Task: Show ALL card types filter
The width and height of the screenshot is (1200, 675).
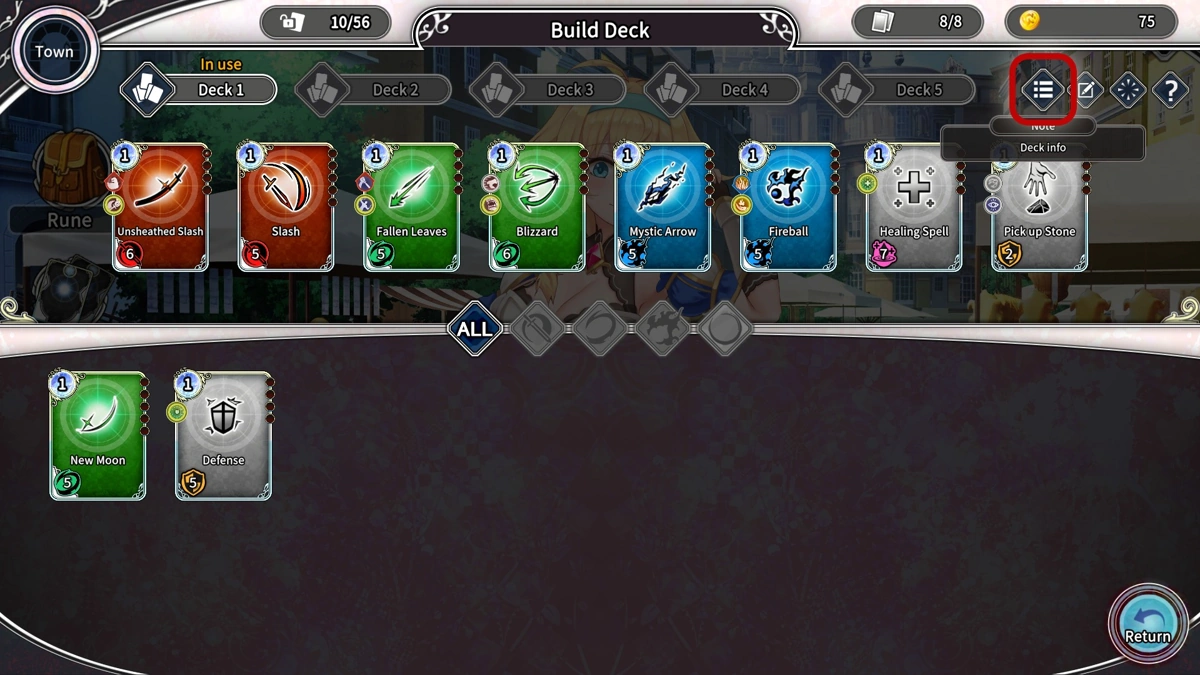Action: (x=474, y=329)
